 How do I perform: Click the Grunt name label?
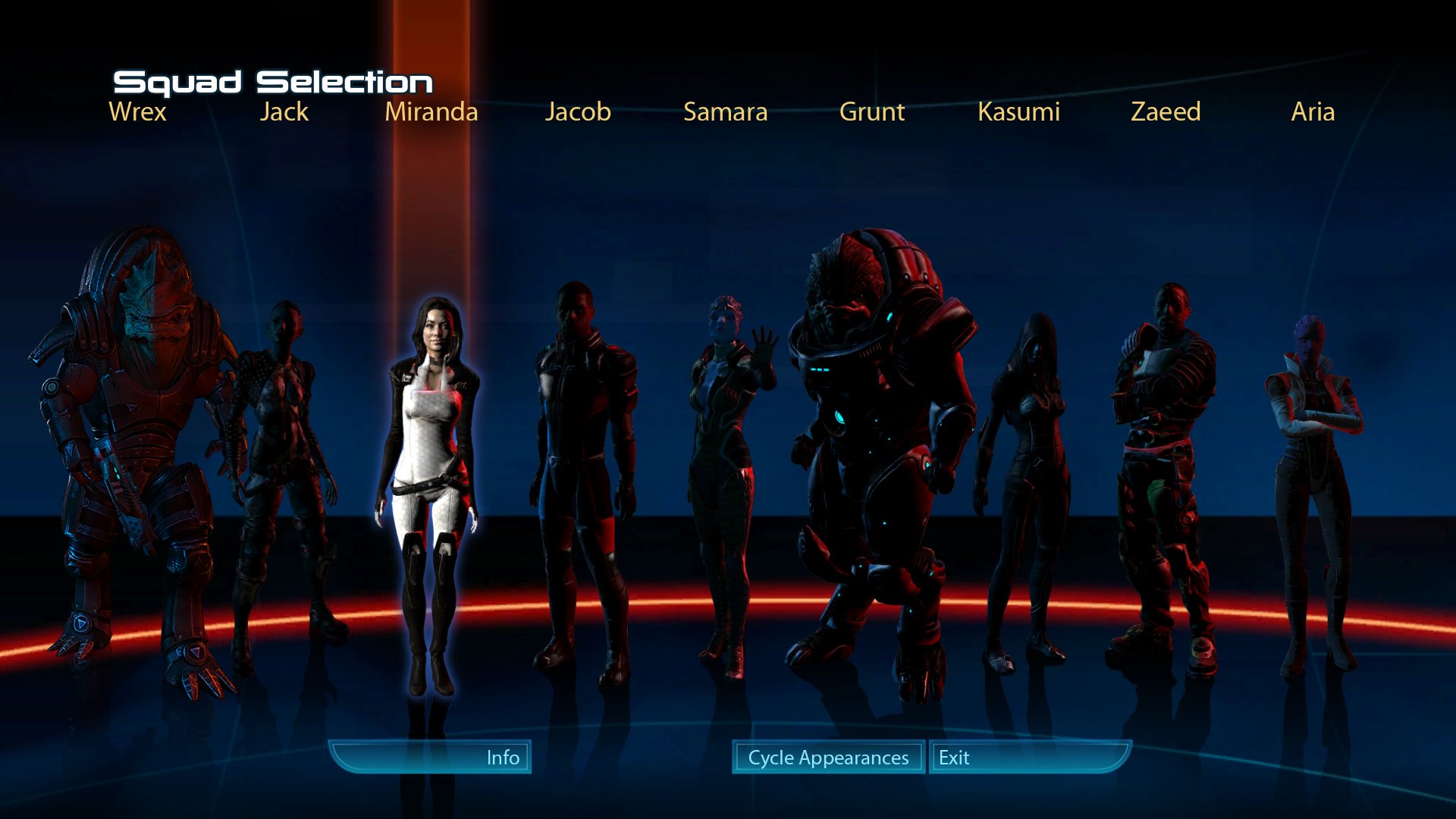point(872,112)
